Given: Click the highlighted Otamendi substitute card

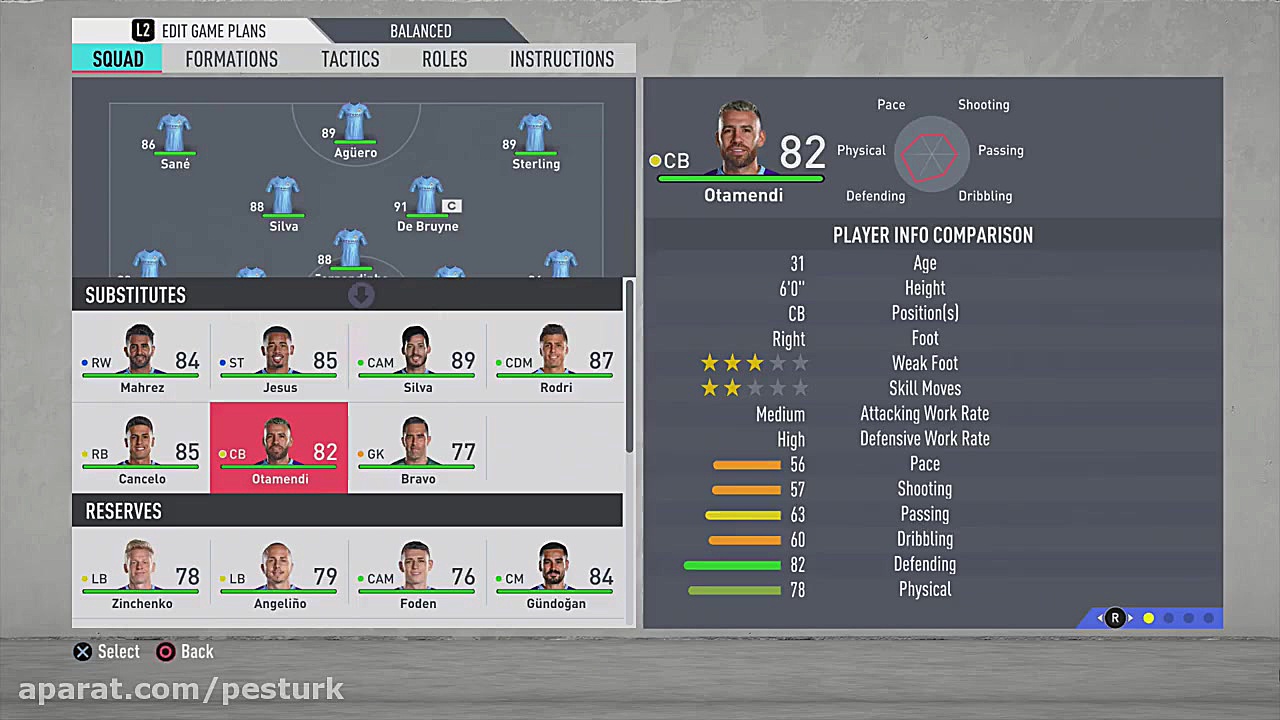Looking at the screenshot, I should coord(279,449).
